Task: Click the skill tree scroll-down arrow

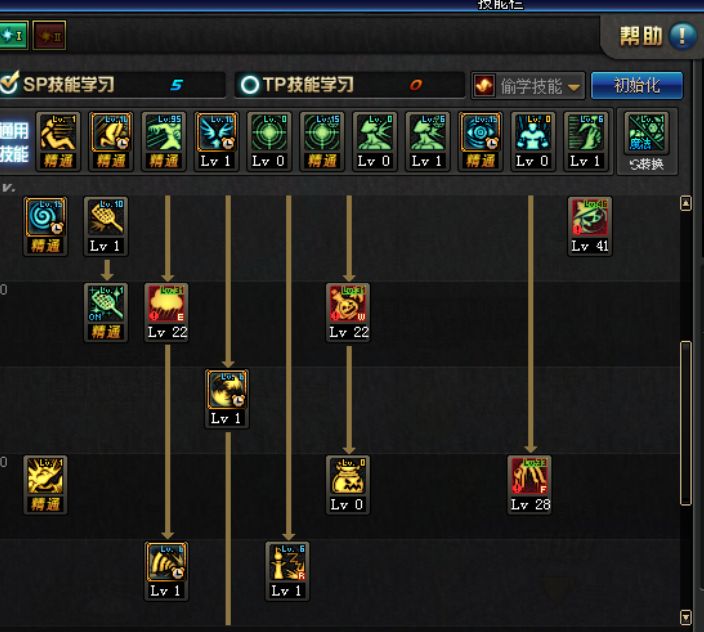Action: (x=685, y=618)
